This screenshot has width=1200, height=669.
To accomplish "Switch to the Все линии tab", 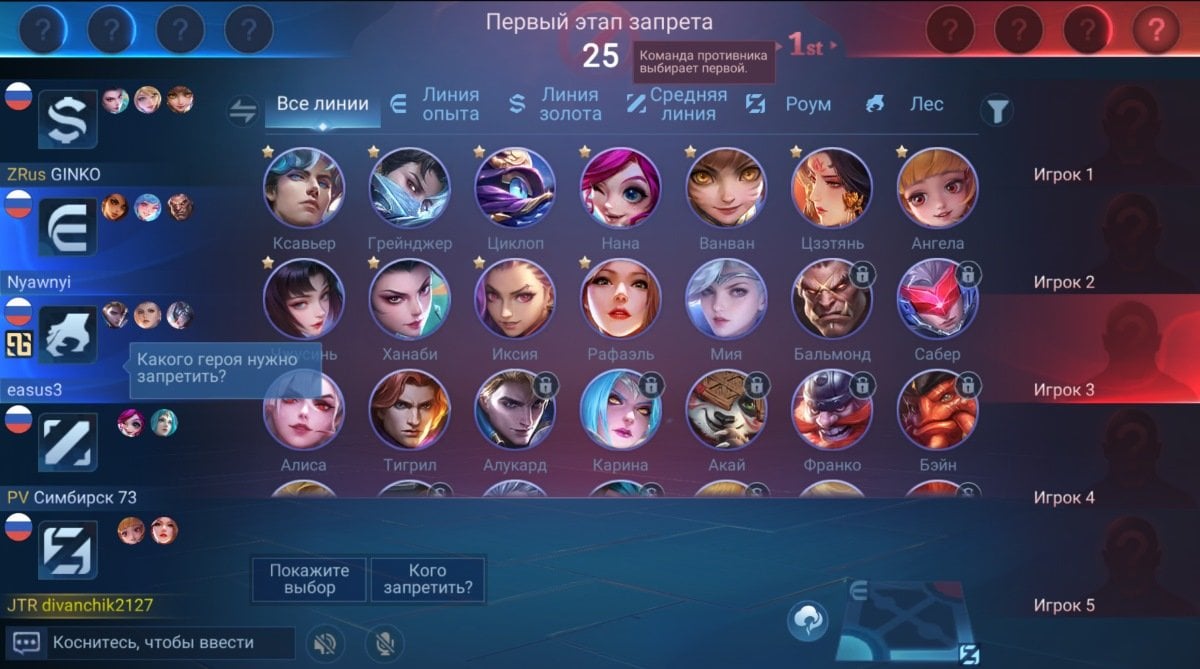I will (322, 104).
